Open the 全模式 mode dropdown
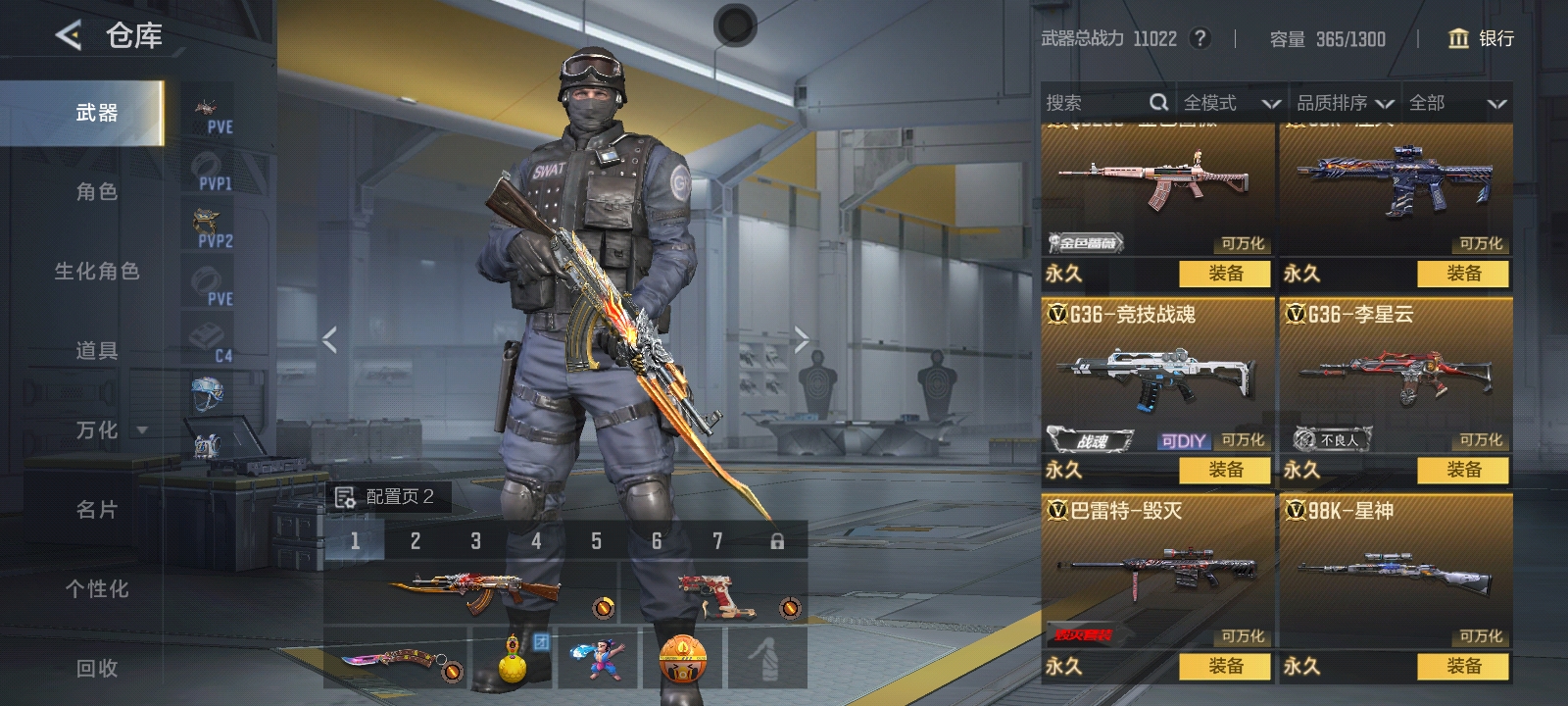This screenshot has height=706, width=1568. (x=1231, y=103)
